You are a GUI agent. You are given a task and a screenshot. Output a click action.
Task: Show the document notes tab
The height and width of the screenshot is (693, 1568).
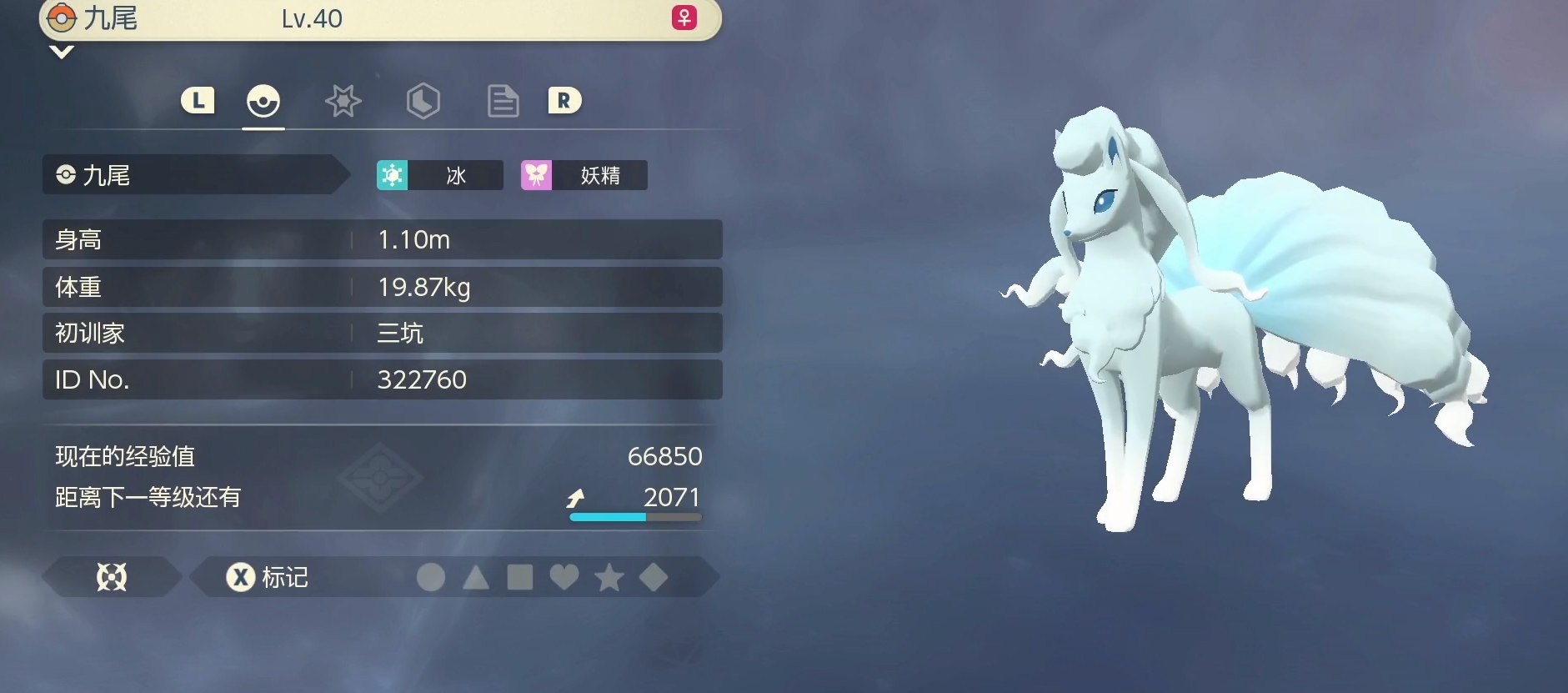tap(503, 102)
